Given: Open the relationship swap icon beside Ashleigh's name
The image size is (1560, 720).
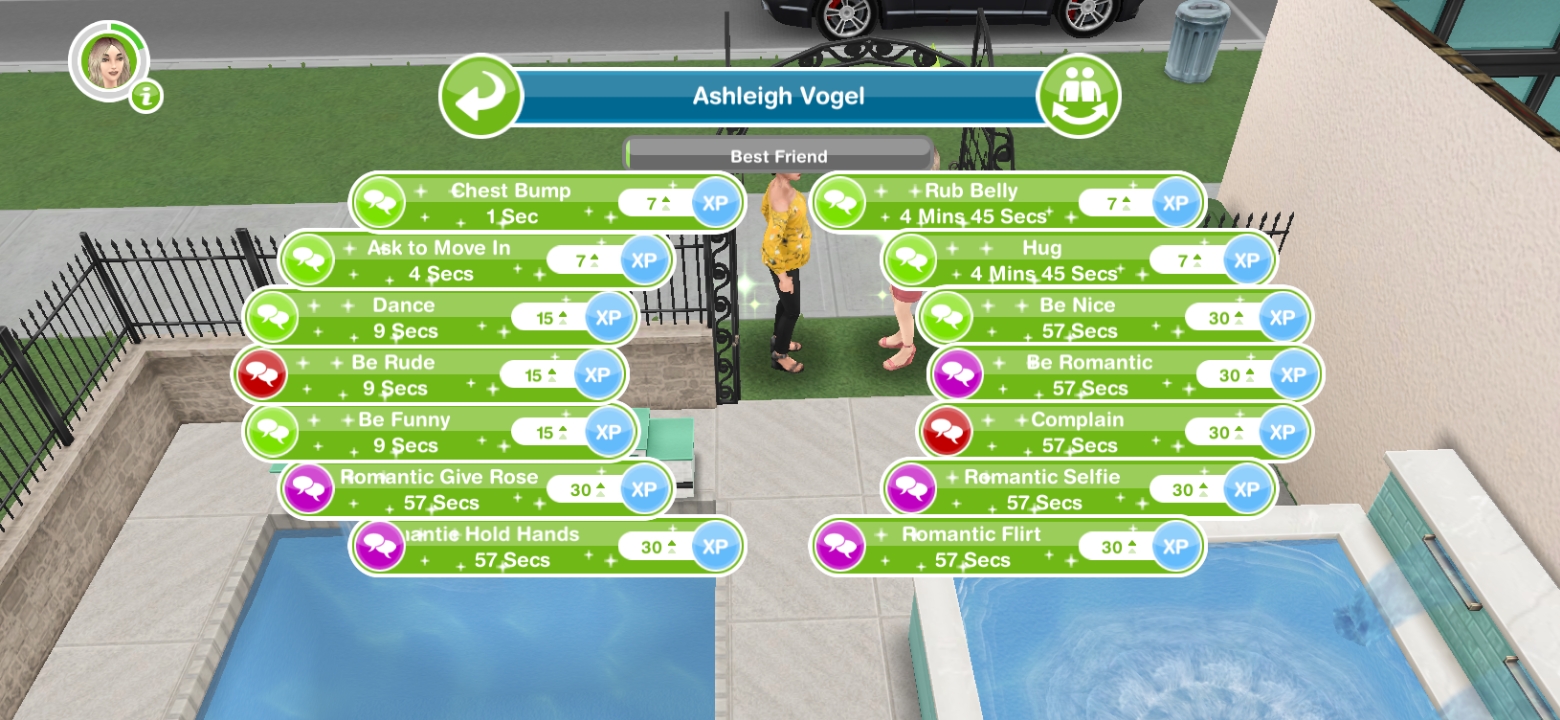Looking at the screenshot, I should coord(1081,95).
